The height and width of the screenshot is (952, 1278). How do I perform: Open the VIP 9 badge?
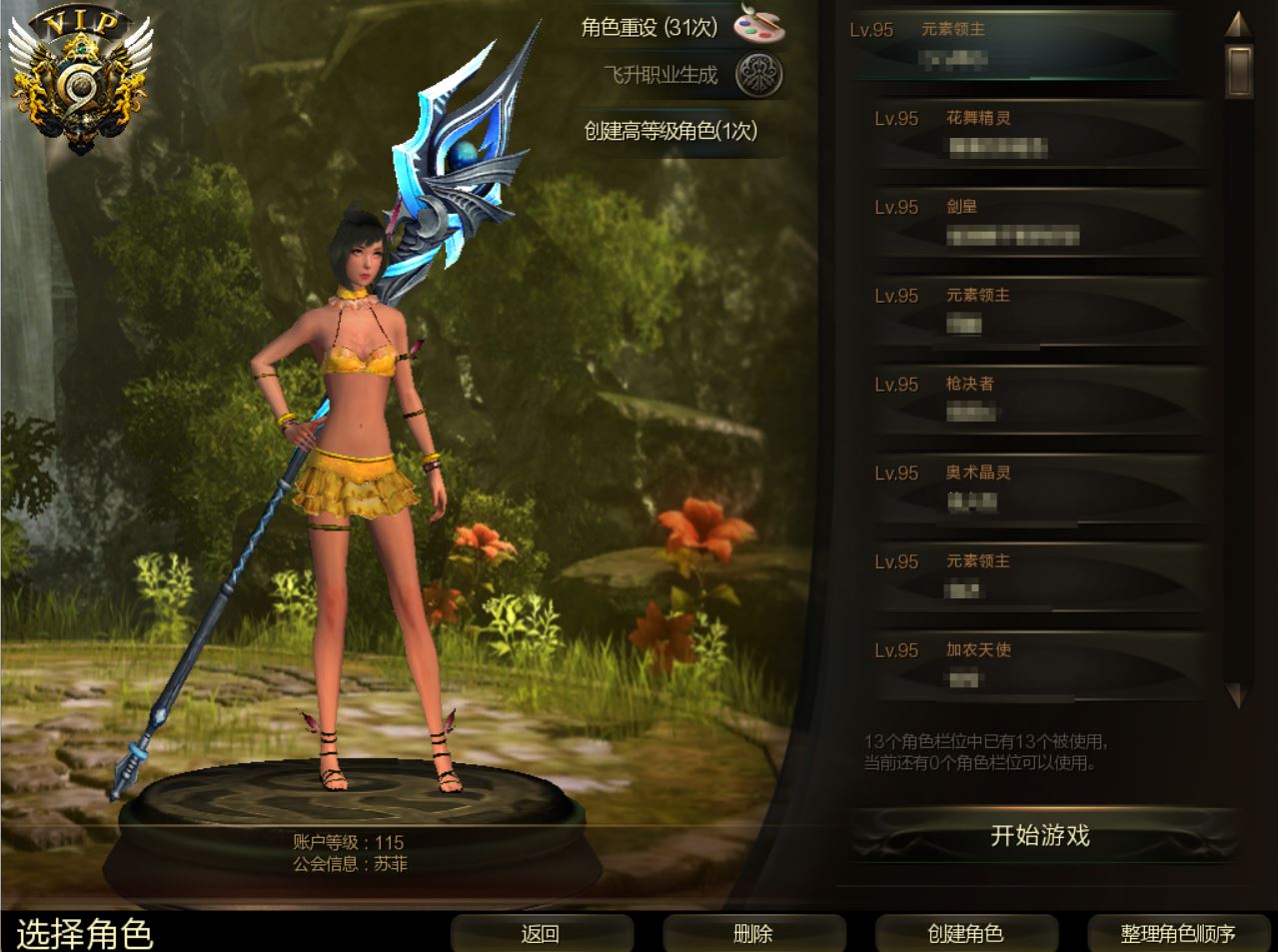(x=80, y=82)
